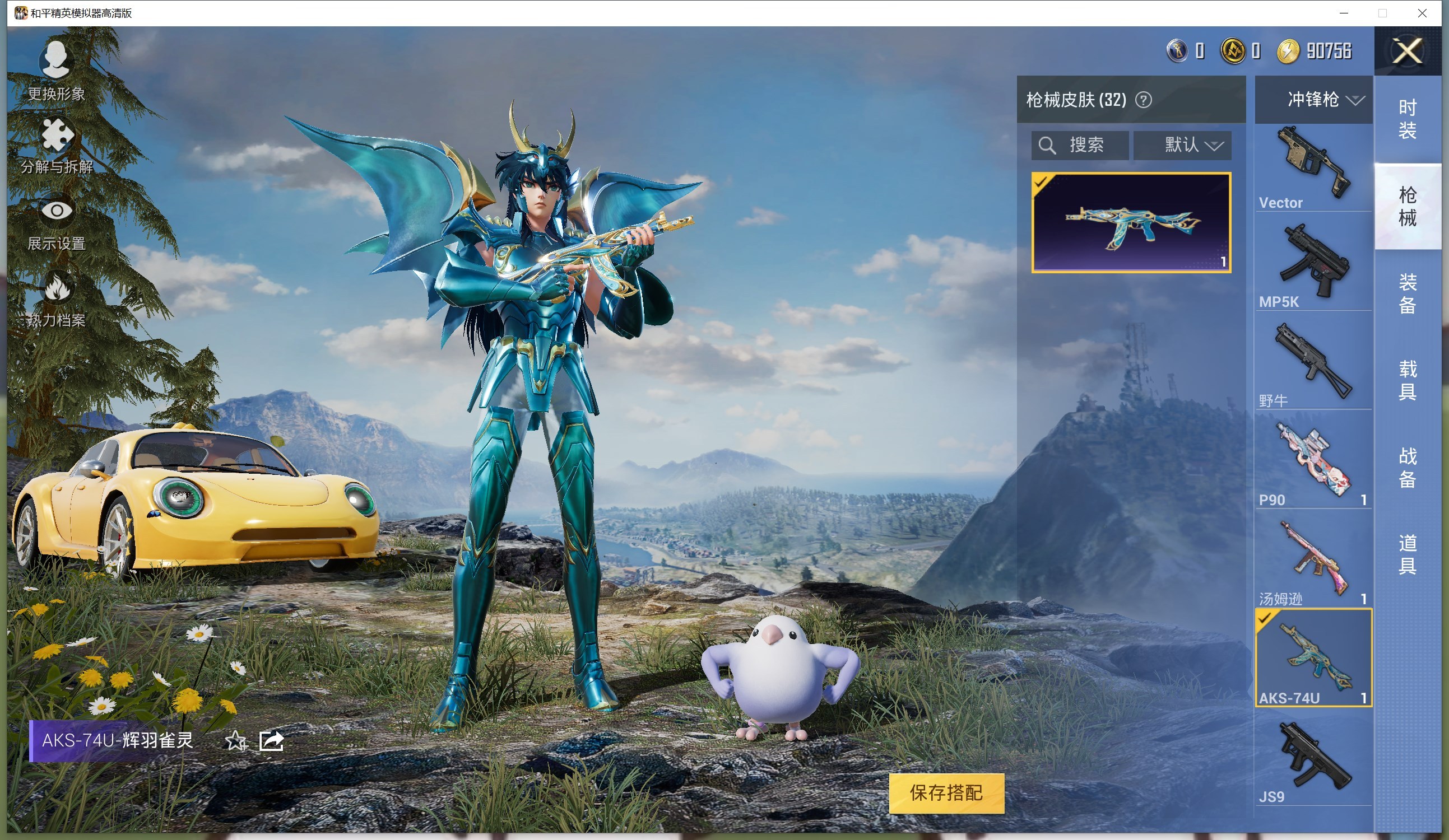Share the AKS-74U skin via share icon
1449x840 pixels.
click(271, 741)
